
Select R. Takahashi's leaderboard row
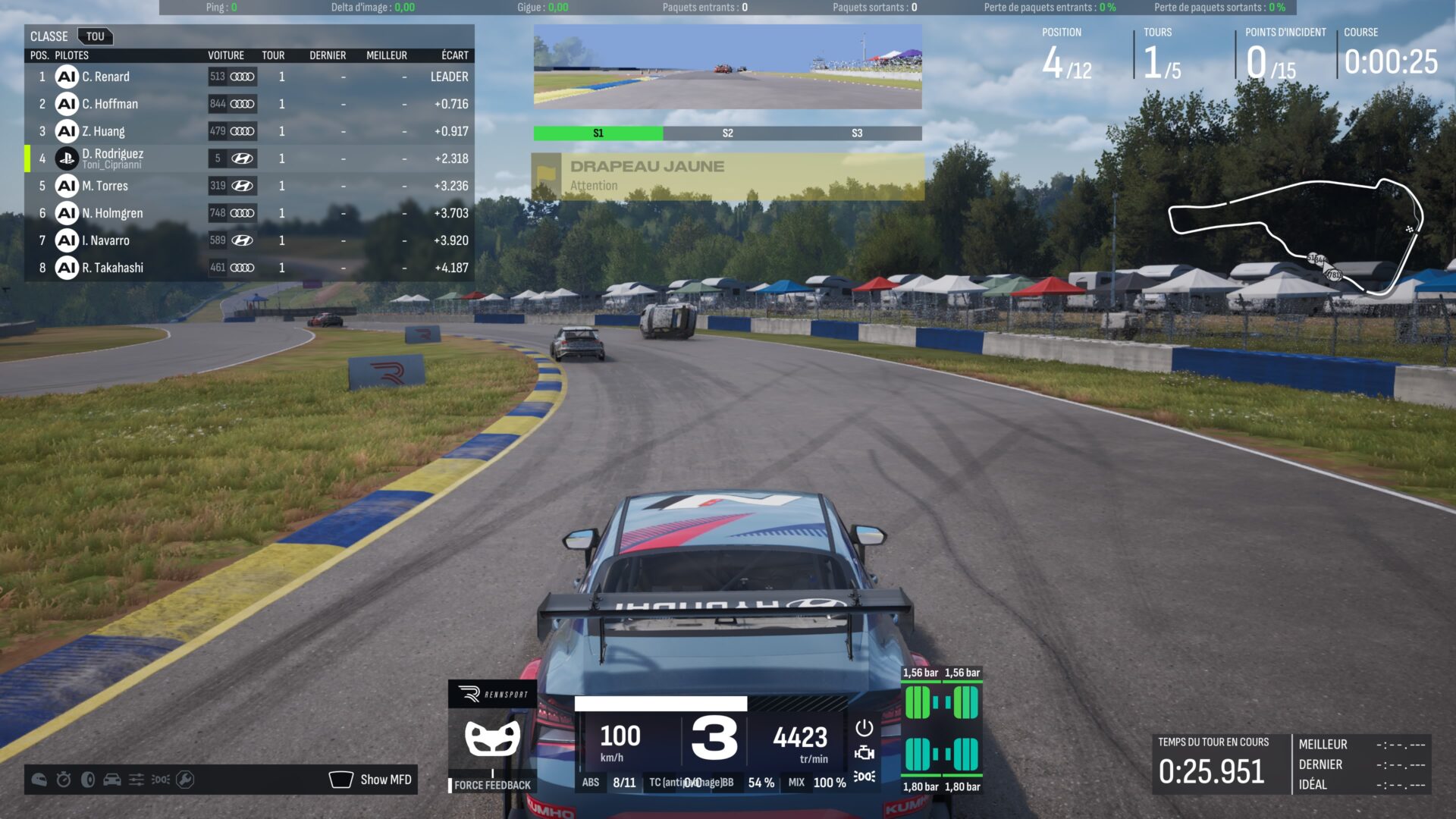[x=249, y=268]
